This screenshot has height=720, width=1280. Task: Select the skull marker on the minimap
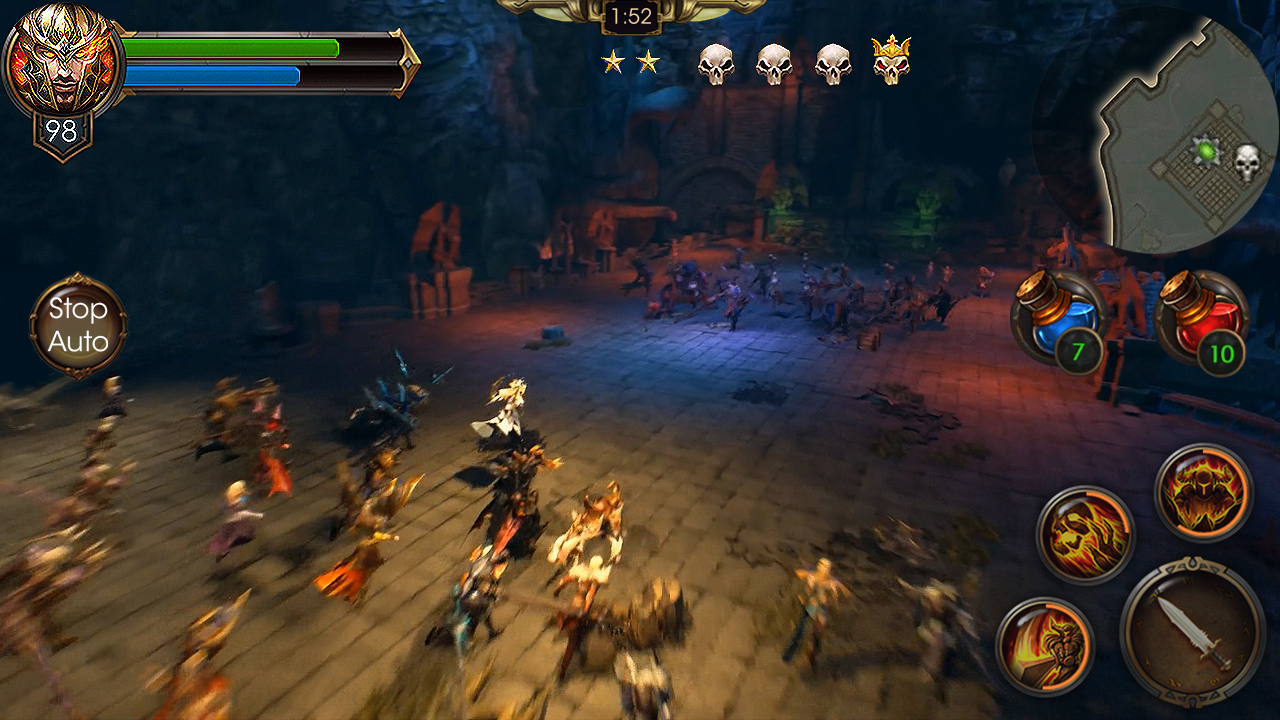[x=1246, y=162]
